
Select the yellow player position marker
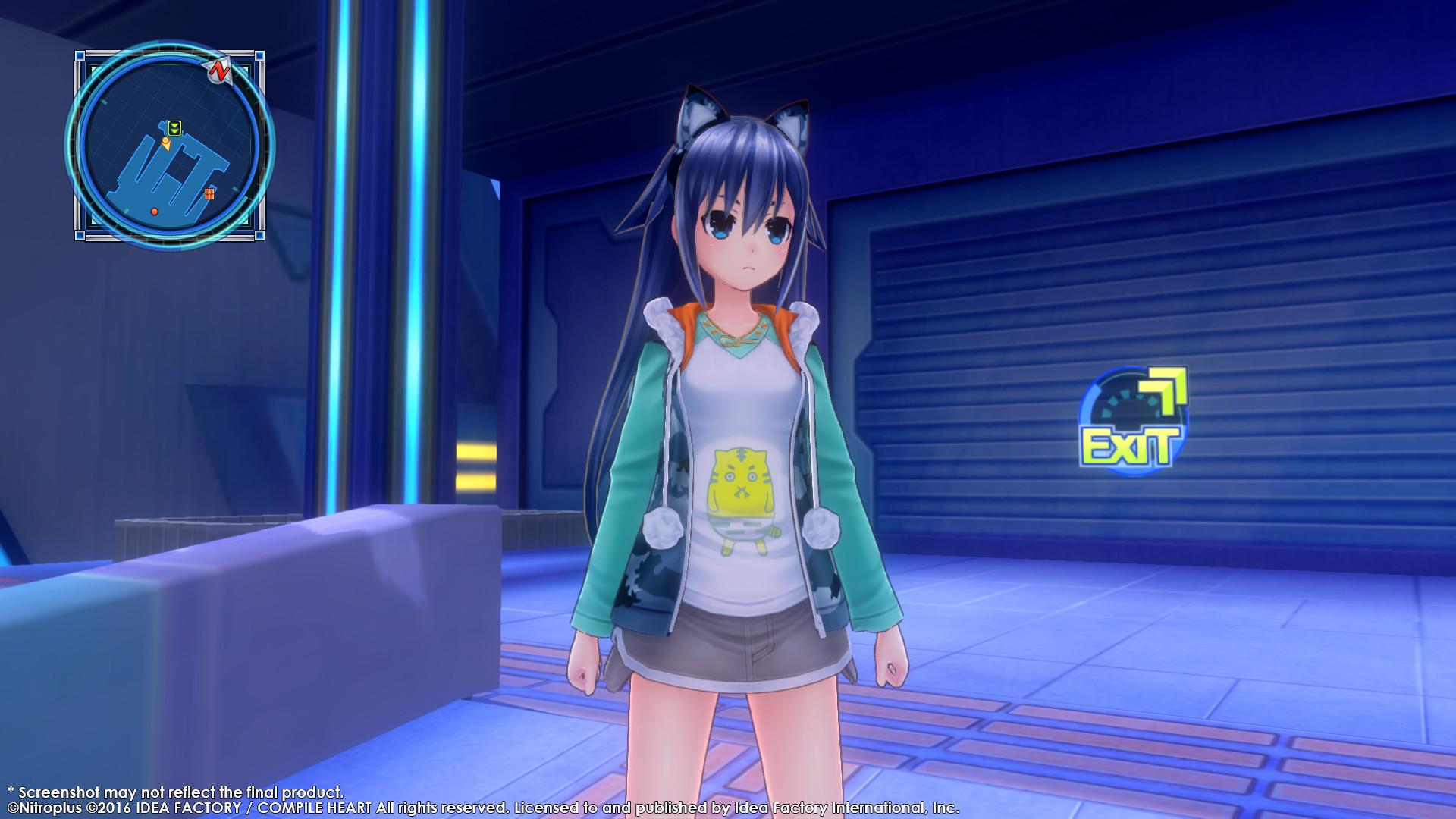tap(165, 144)
